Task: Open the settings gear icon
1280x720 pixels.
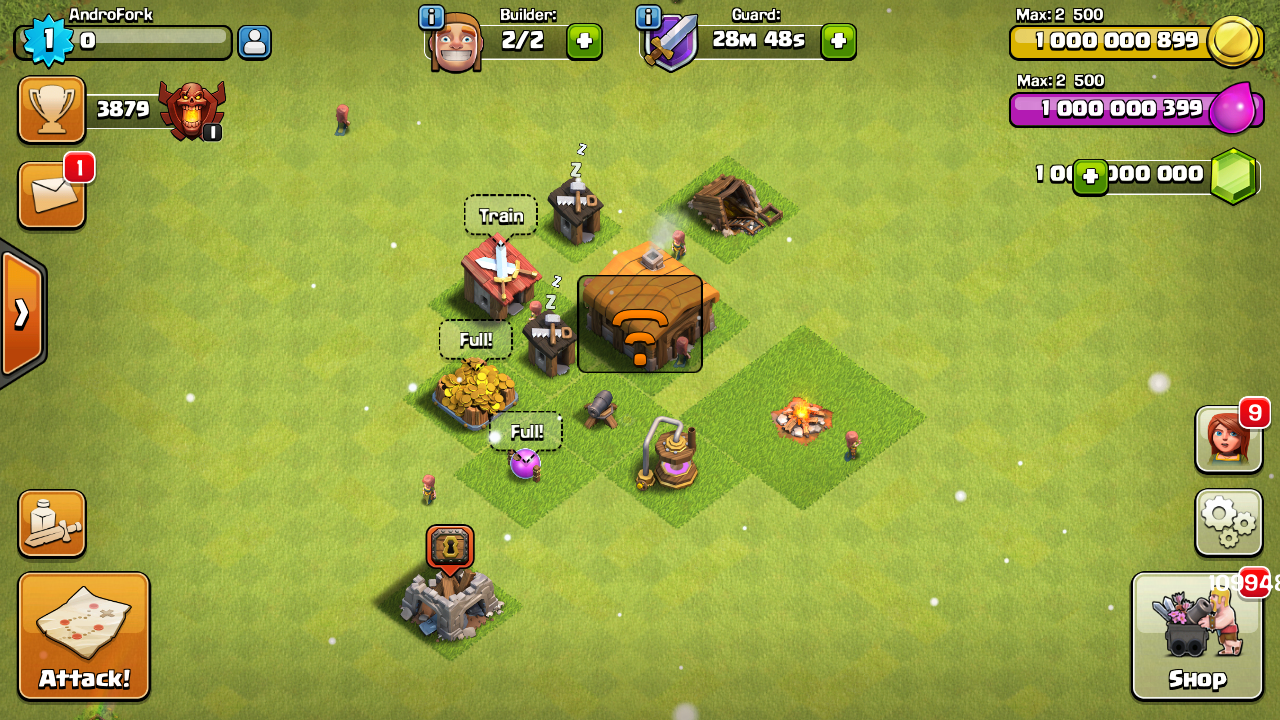Action: (x=1228, y=521)
